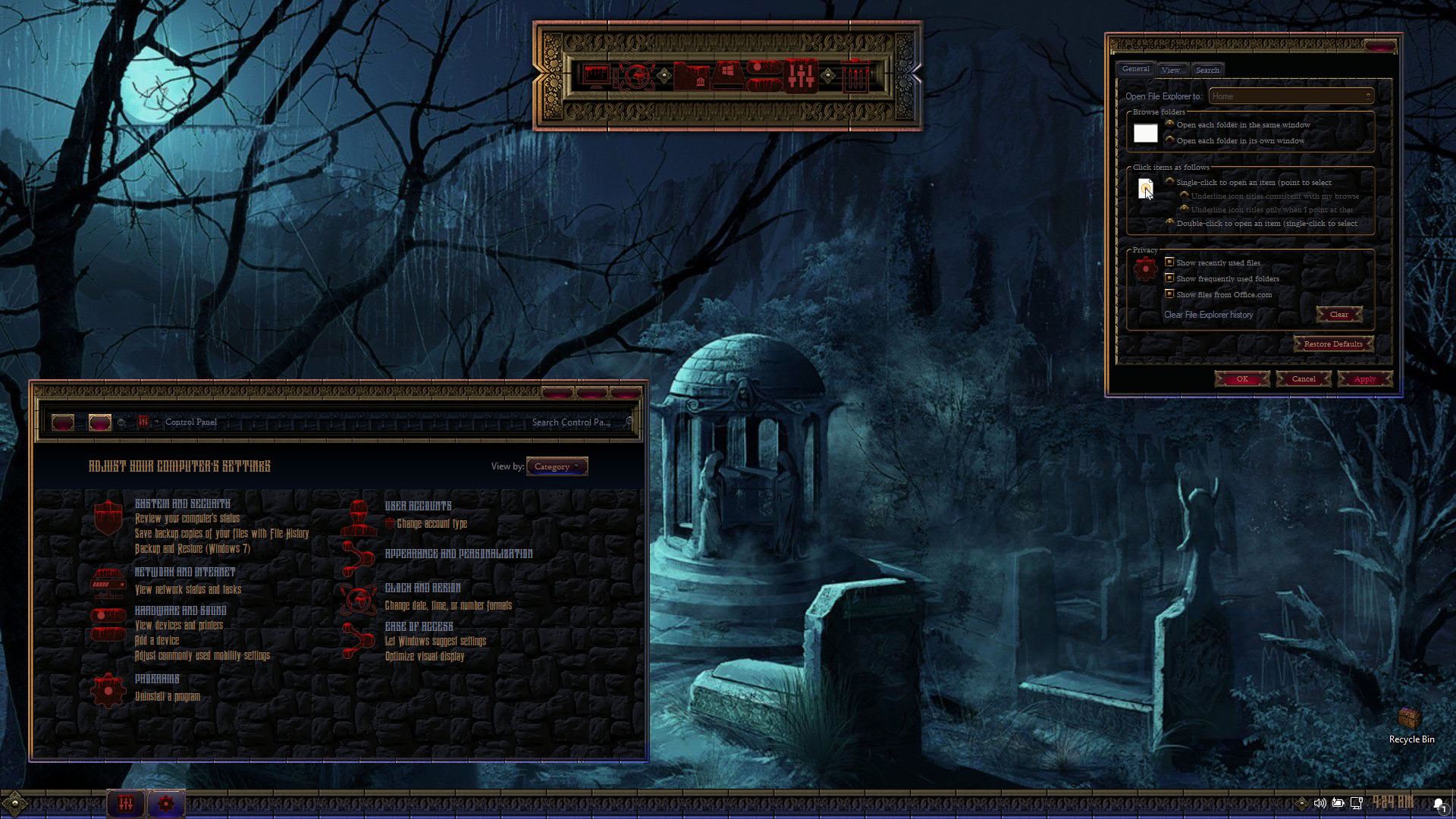Confirm the dialog with OK

(1241, 379)
